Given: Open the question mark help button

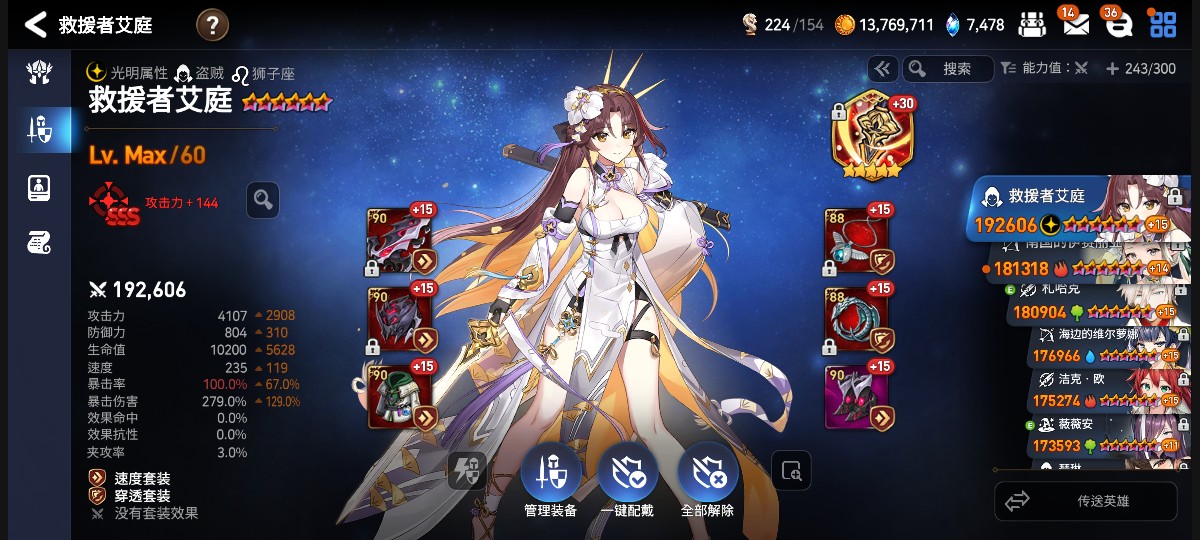Looking at the screenshot, I should (x=212, y=25).
